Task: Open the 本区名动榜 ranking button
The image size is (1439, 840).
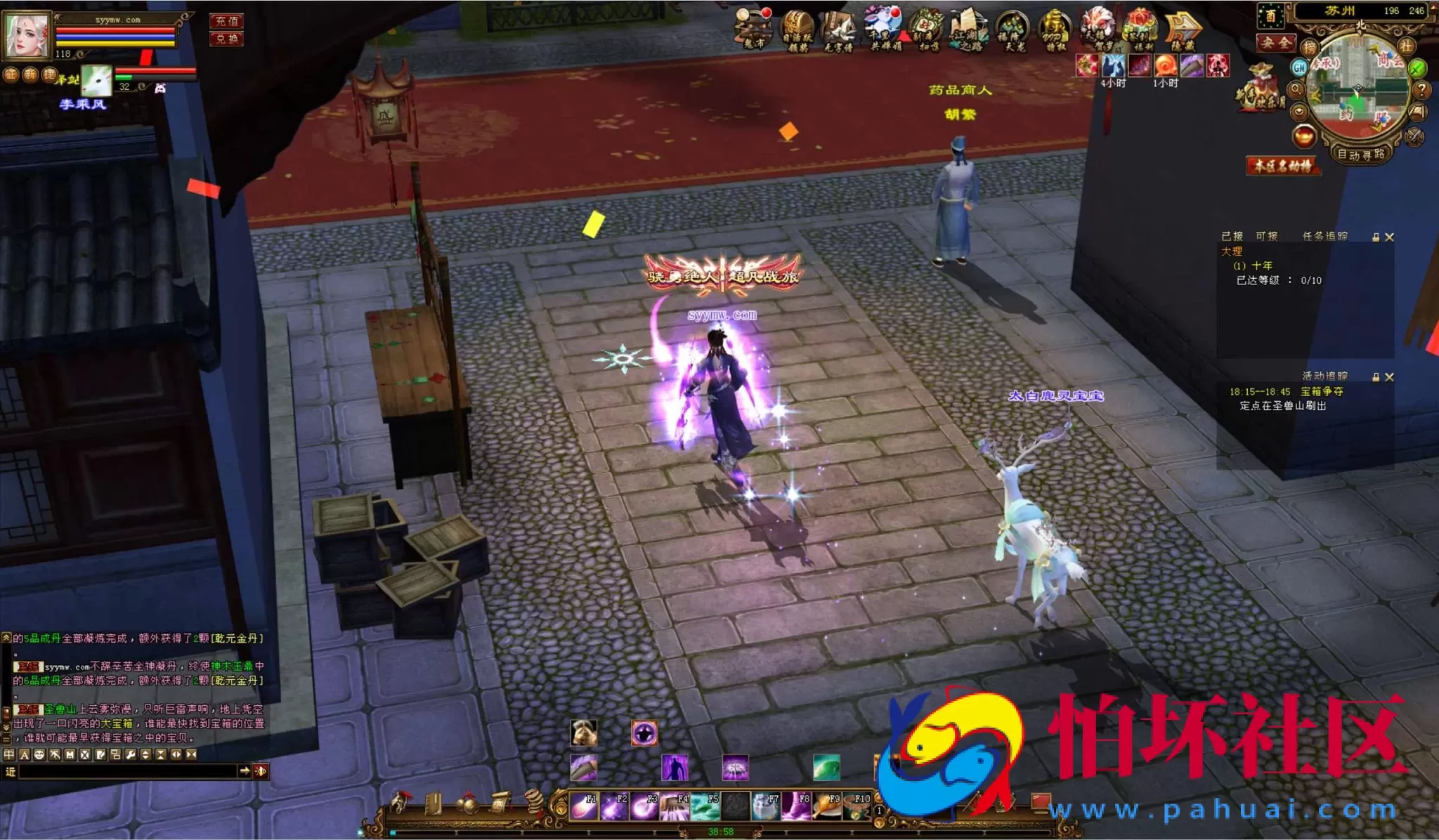Action: [1283, 166]
